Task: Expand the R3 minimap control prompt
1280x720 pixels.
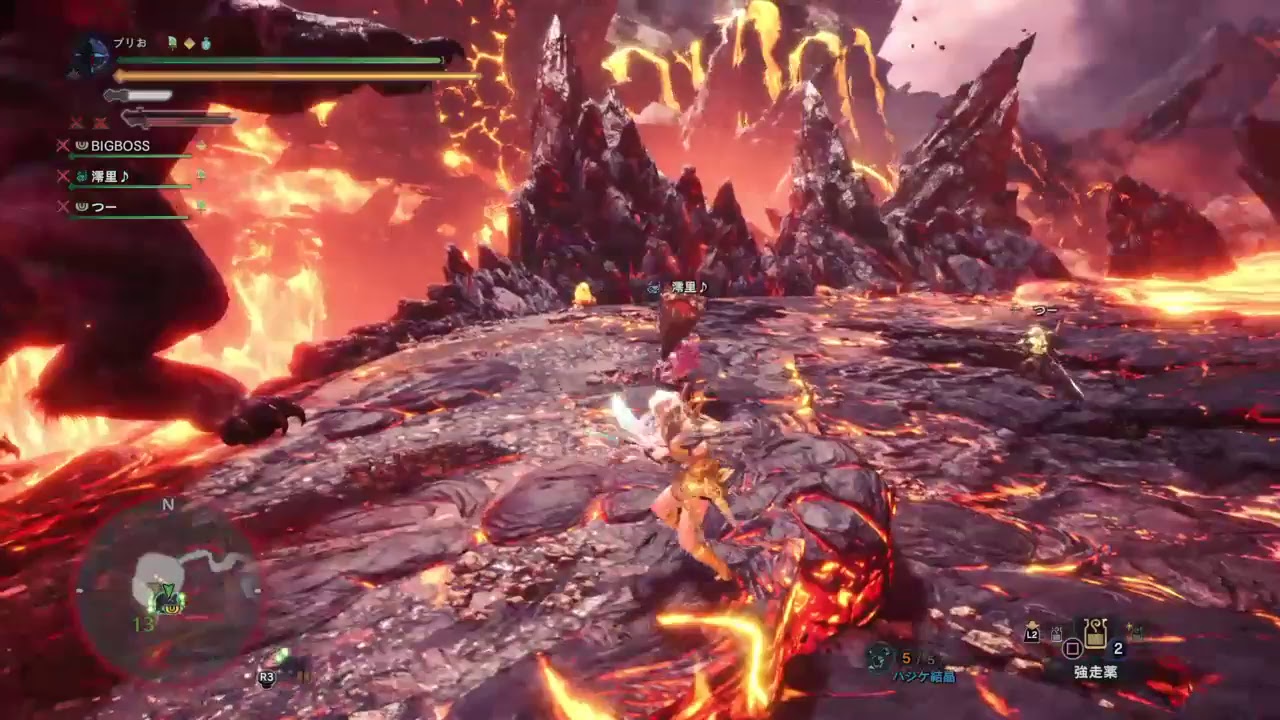Action: tap(267, 679)
